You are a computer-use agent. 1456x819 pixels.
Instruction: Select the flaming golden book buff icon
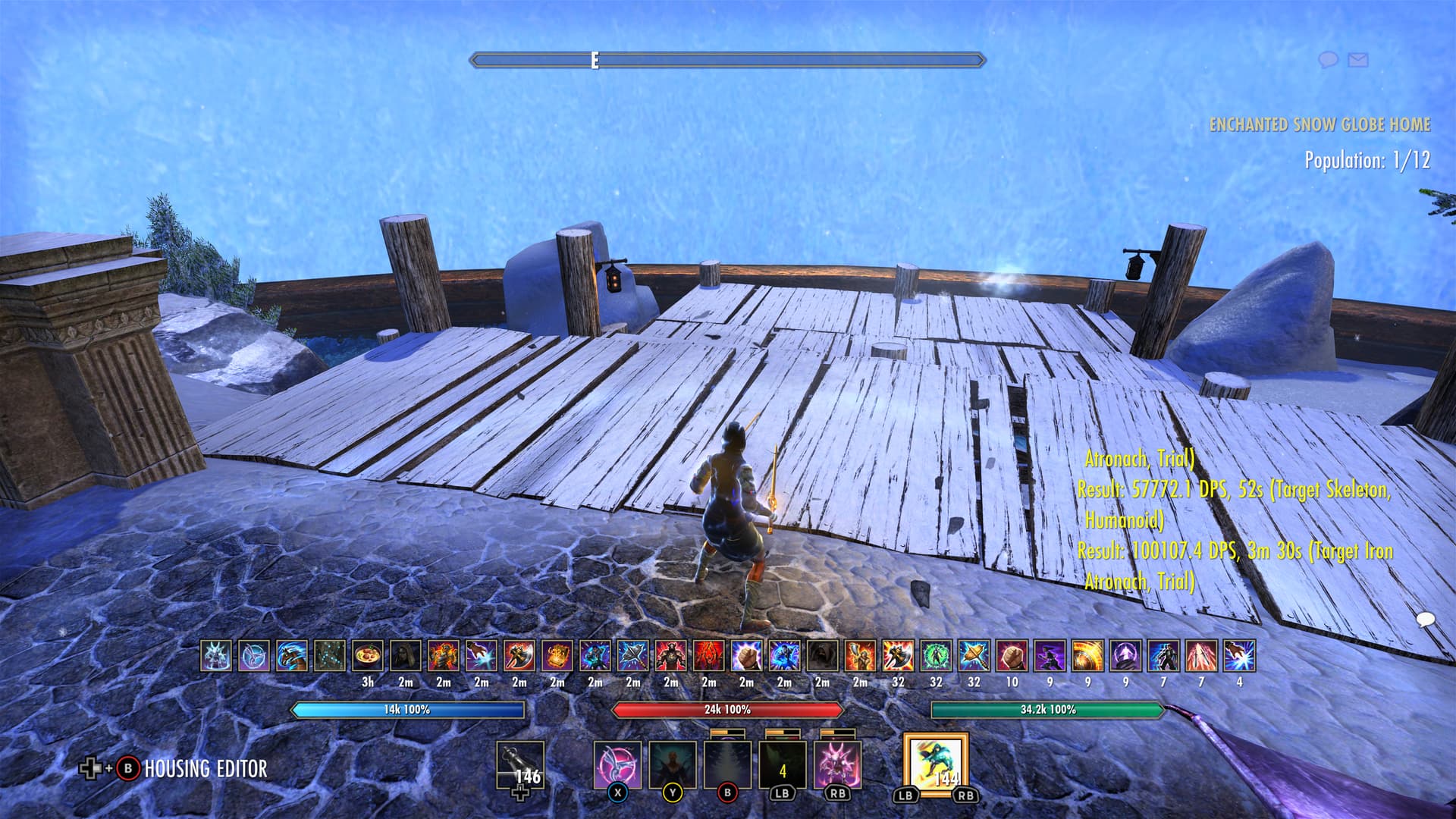click(557, 656)
